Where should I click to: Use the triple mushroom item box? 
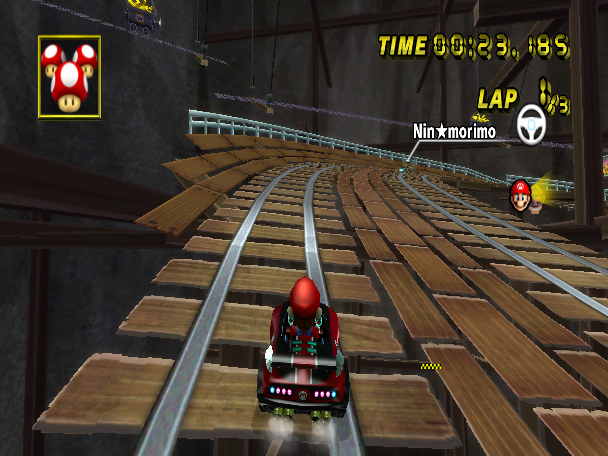[69, 77]
